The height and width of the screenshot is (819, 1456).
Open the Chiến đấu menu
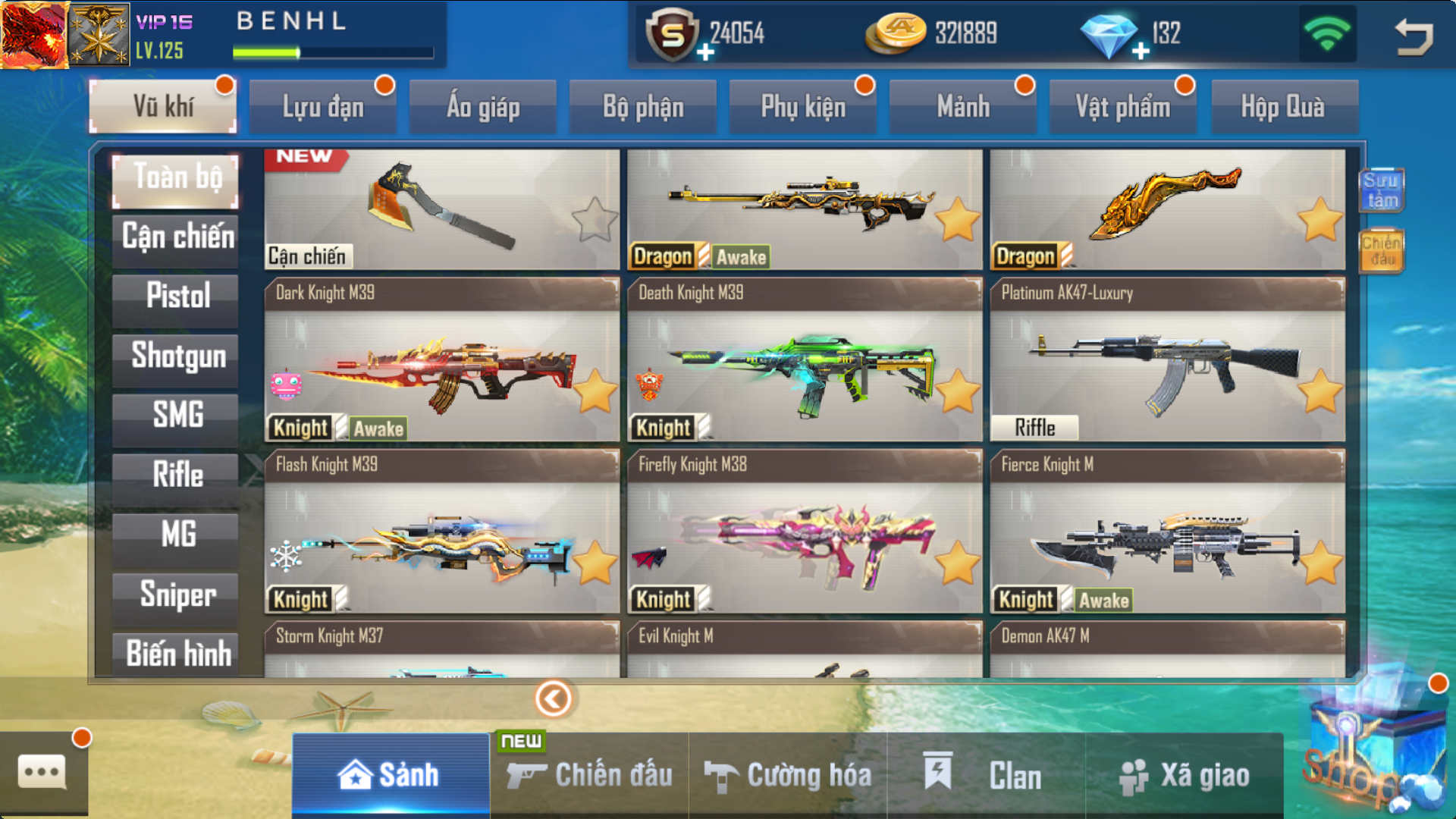(590, 775)
